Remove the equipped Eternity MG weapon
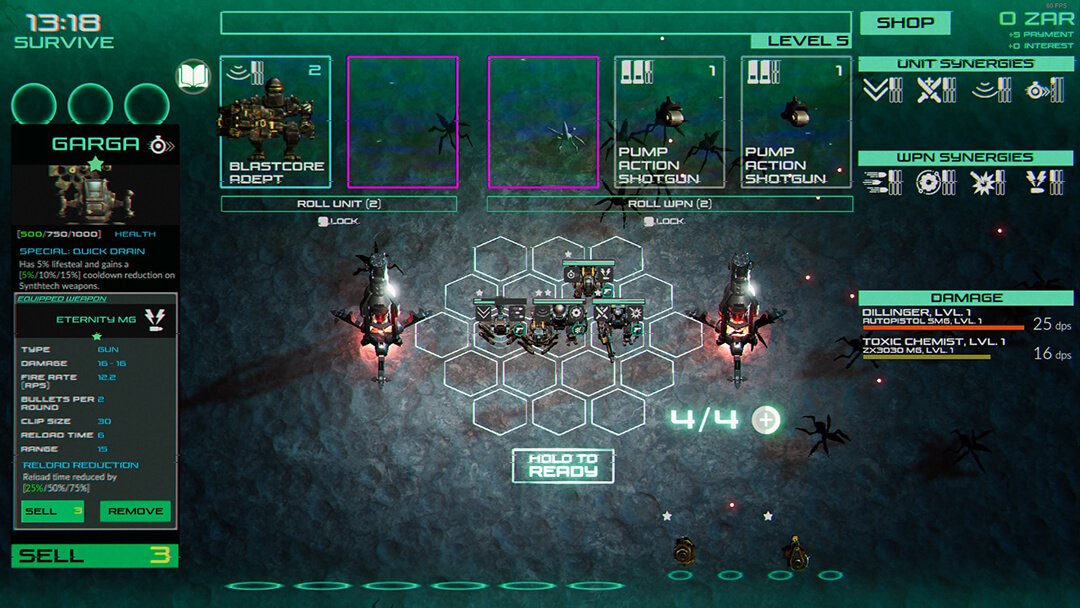This screenshot has height=608, width=1080. coord(135,511)
